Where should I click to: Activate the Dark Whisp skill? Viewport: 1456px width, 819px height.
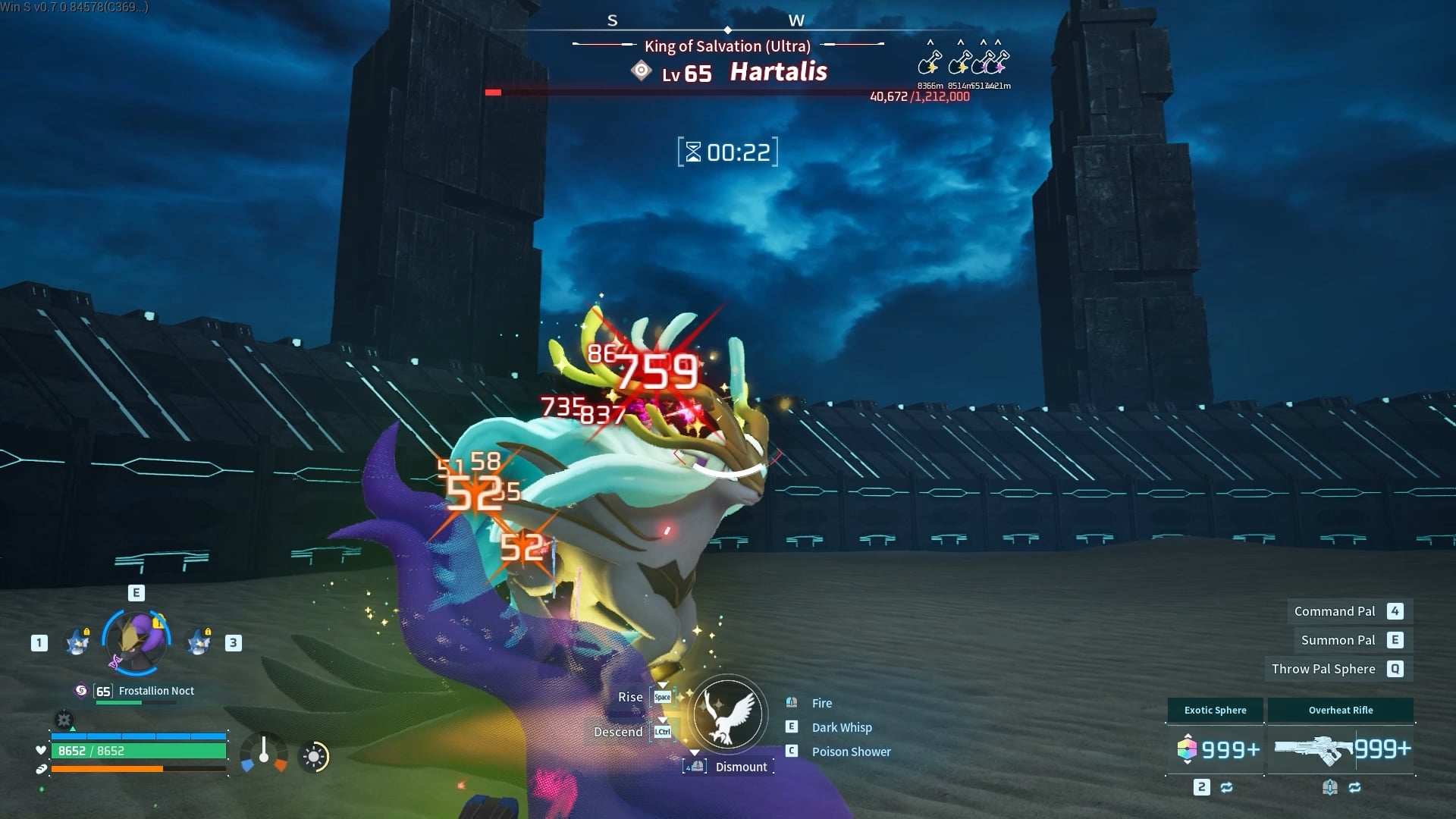[x=841, y=727]
